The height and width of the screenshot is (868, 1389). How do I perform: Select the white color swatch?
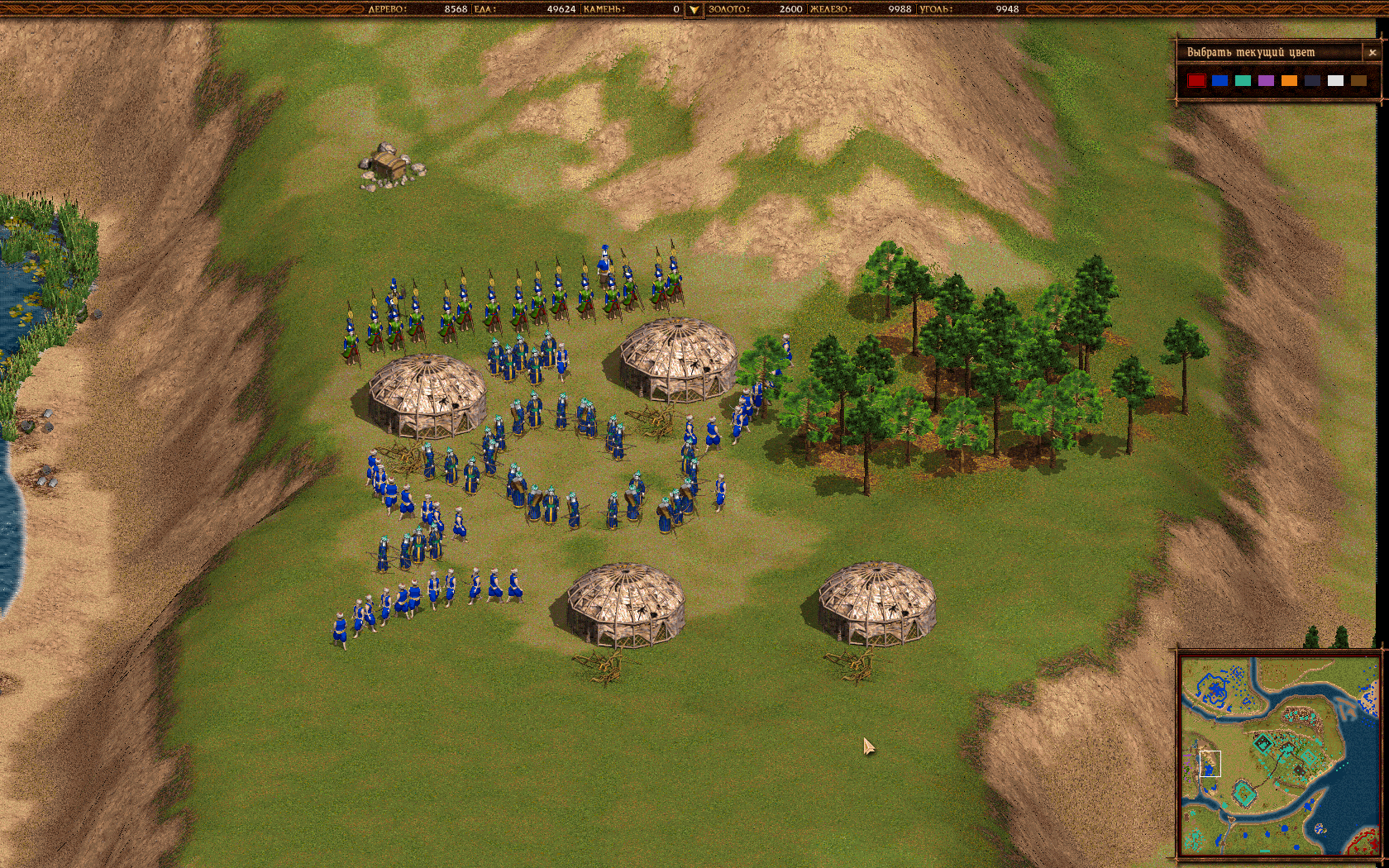click(1335, 80)
